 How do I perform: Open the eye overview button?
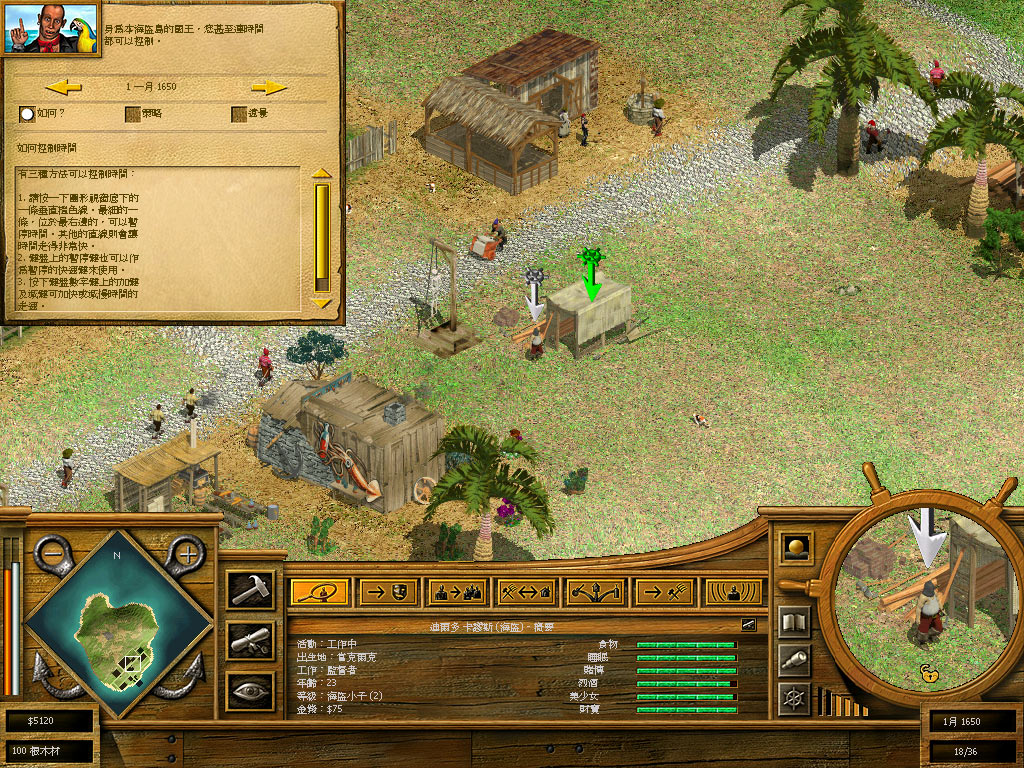tap(249, 691)
